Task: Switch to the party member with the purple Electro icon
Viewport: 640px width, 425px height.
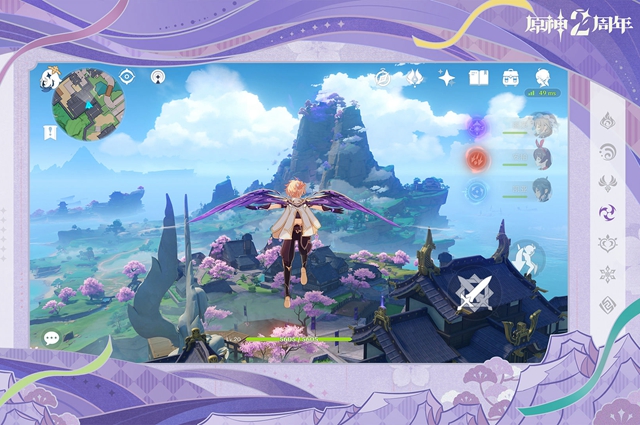Action: 478,126
